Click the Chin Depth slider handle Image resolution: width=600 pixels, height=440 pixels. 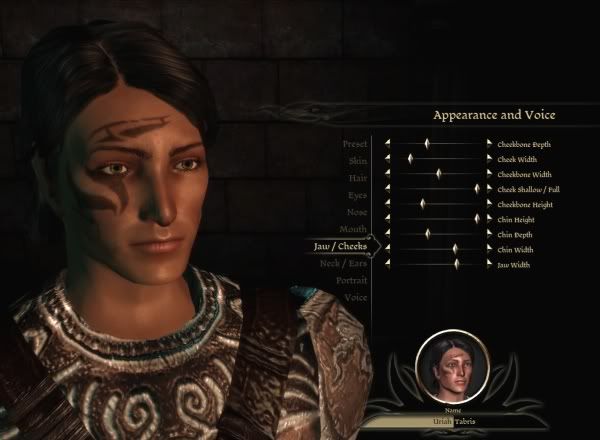(428, 234)
